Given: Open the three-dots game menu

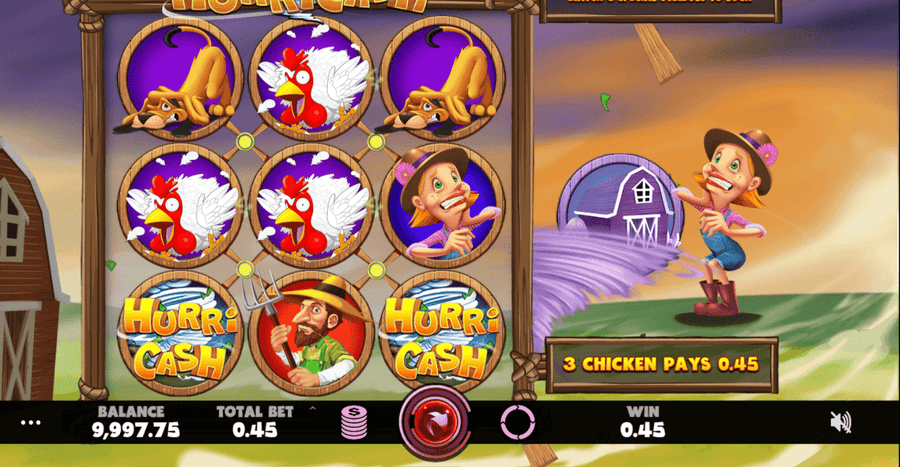Looking at the screenshot, I should click(x=31, y=422).
